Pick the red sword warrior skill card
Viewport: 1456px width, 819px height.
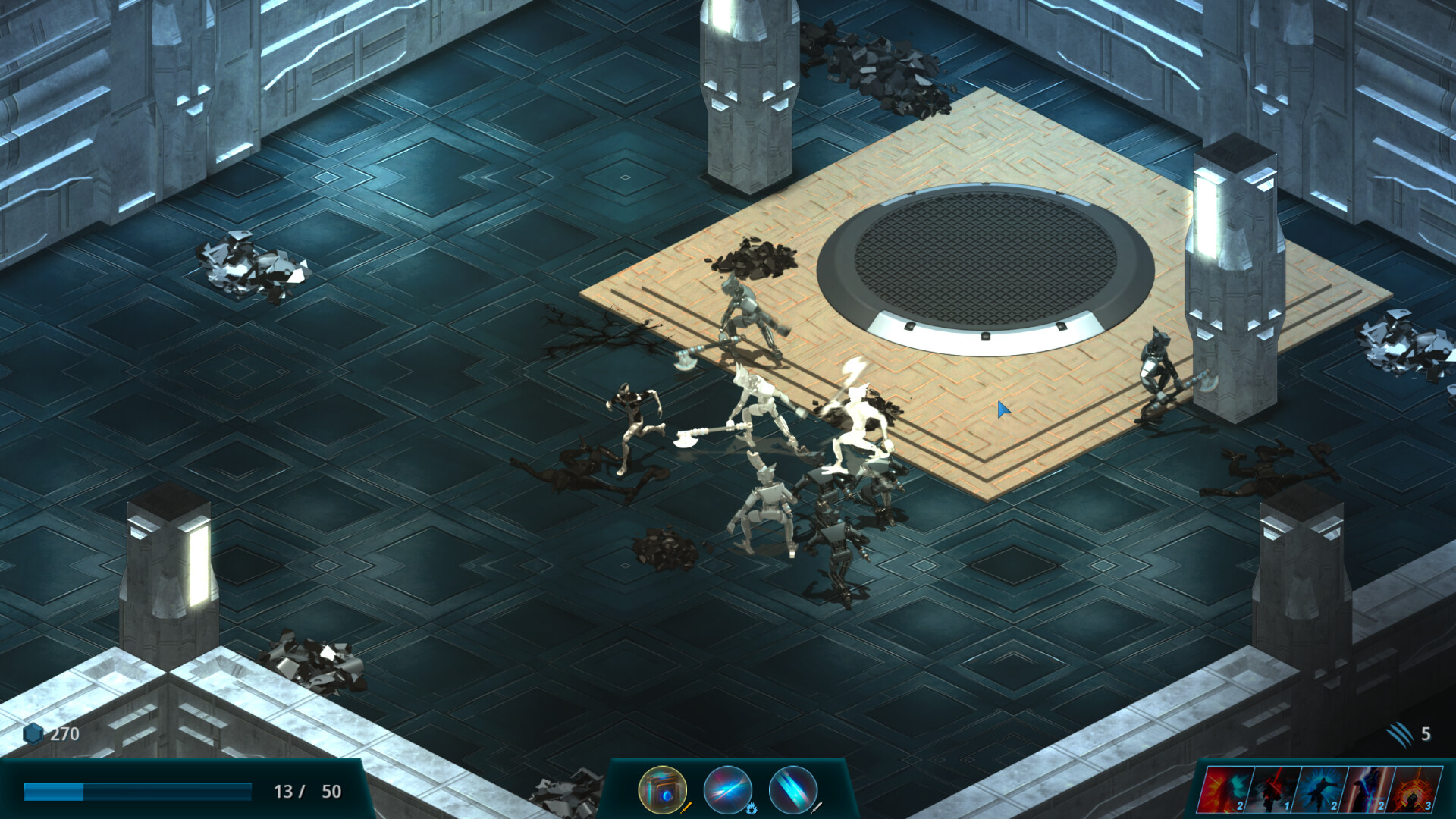pyautogui.click(x=1271, y=790)
